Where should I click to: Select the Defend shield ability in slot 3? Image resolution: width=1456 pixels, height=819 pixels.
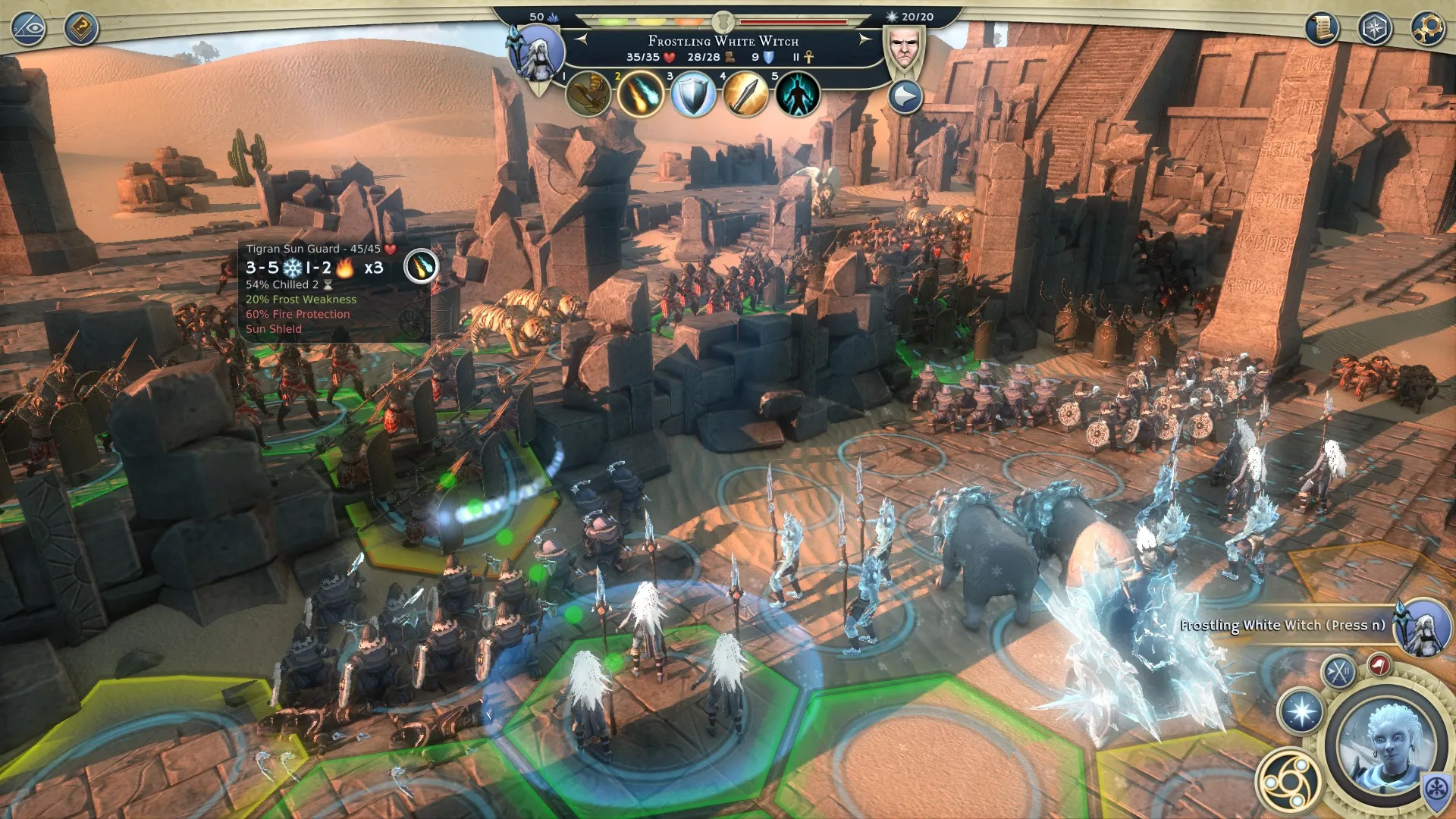click(692, 95)
